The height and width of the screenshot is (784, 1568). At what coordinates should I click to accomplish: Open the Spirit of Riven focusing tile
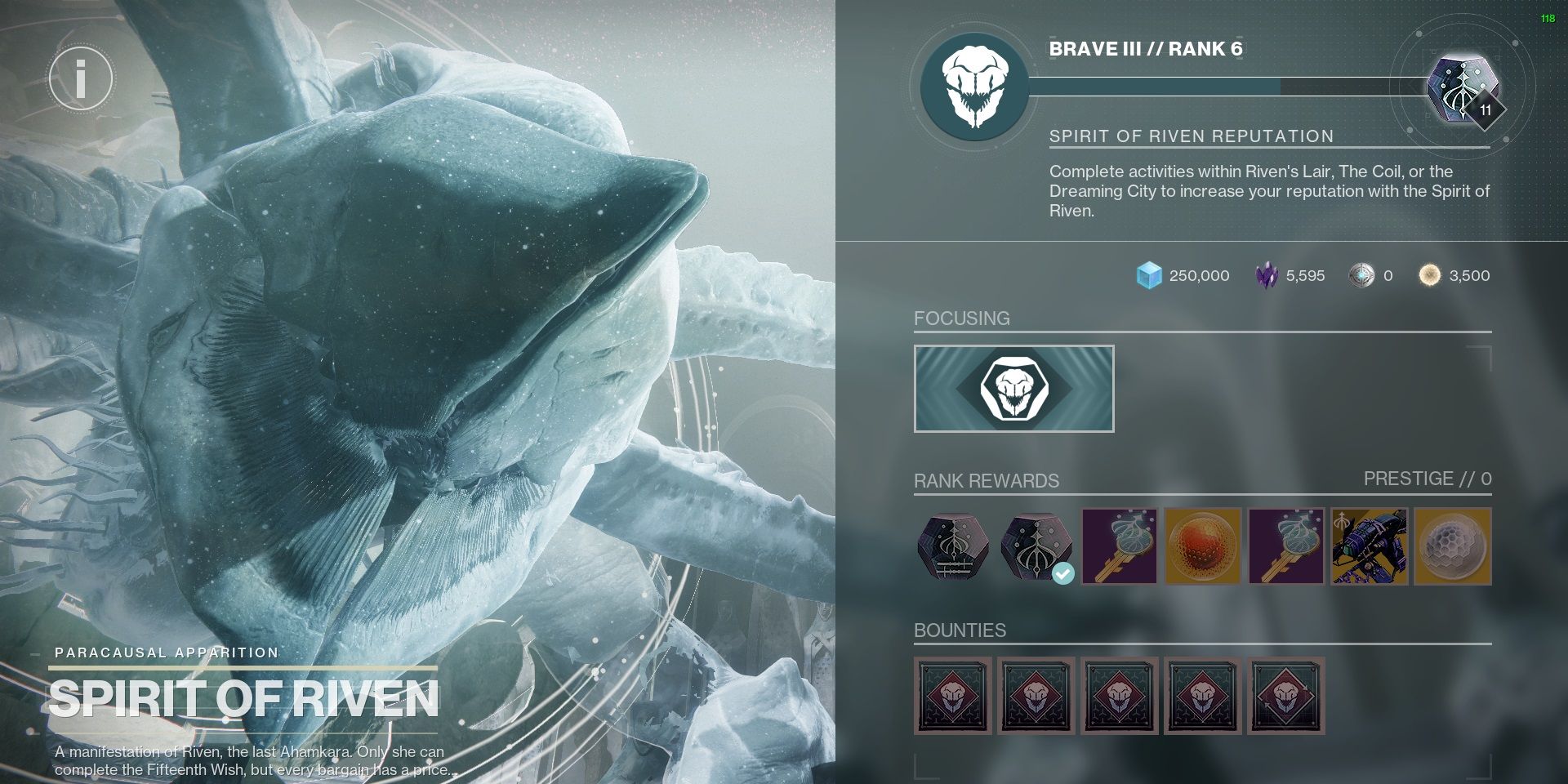[x=1013, y=388]
